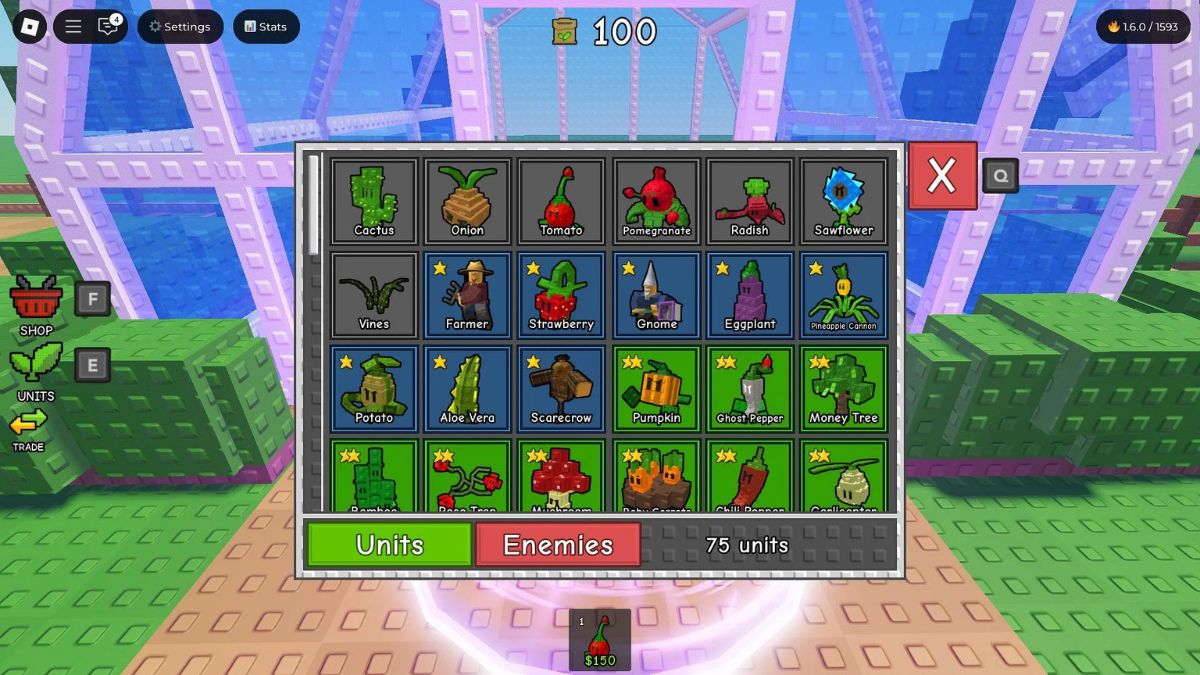Select the $150 tomato hotbar slot
The image size is (1200, 675).
tap(600, 639)
